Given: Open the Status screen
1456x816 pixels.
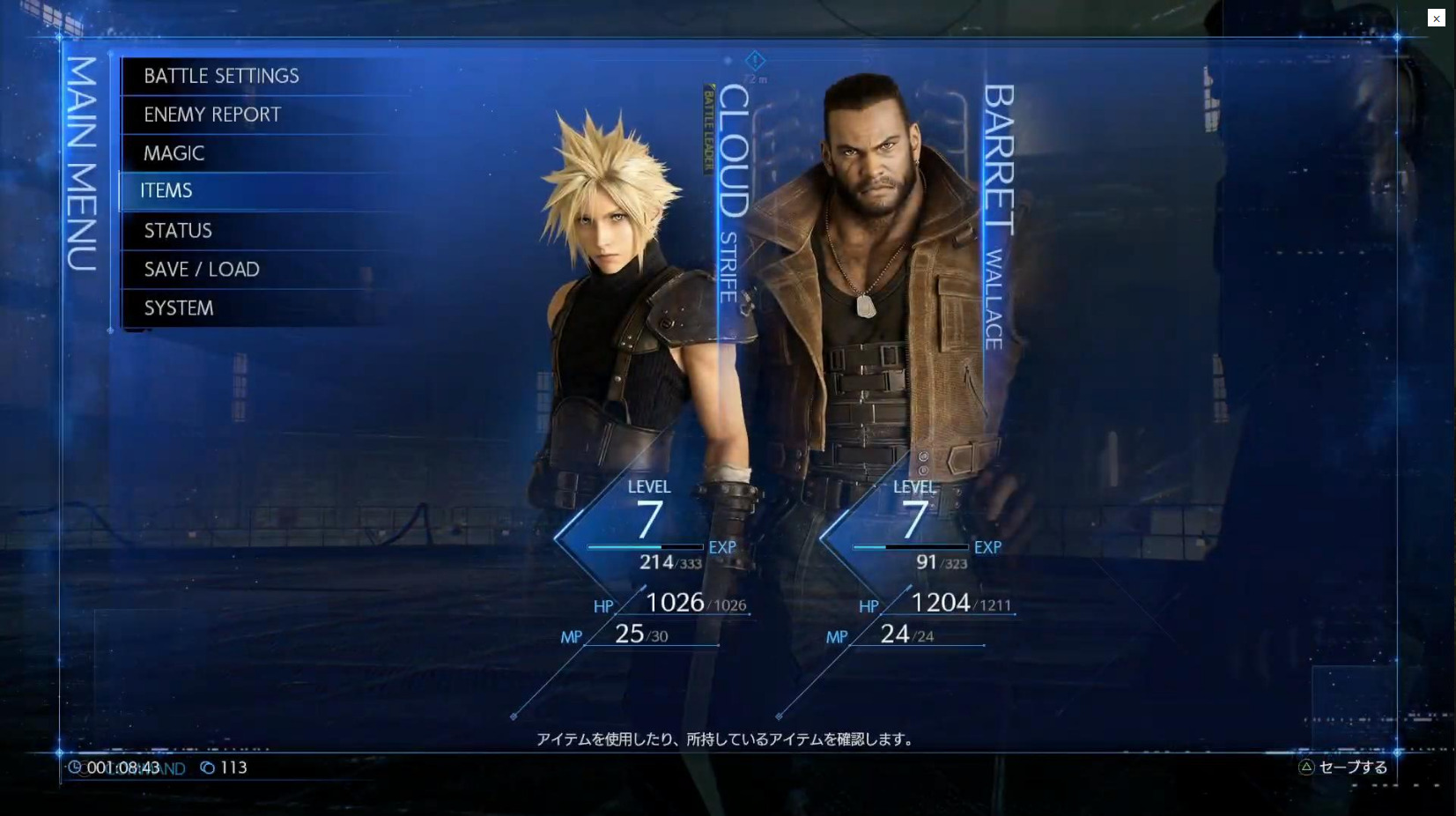Looking at the screenshot, I should [178, 231].
